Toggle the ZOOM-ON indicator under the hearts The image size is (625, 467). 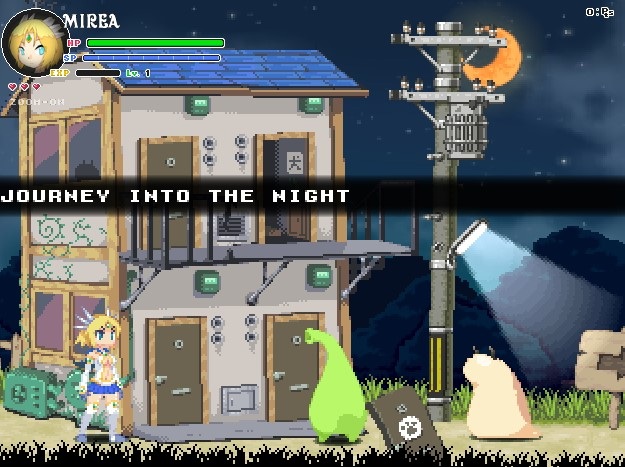coord(38,102)
